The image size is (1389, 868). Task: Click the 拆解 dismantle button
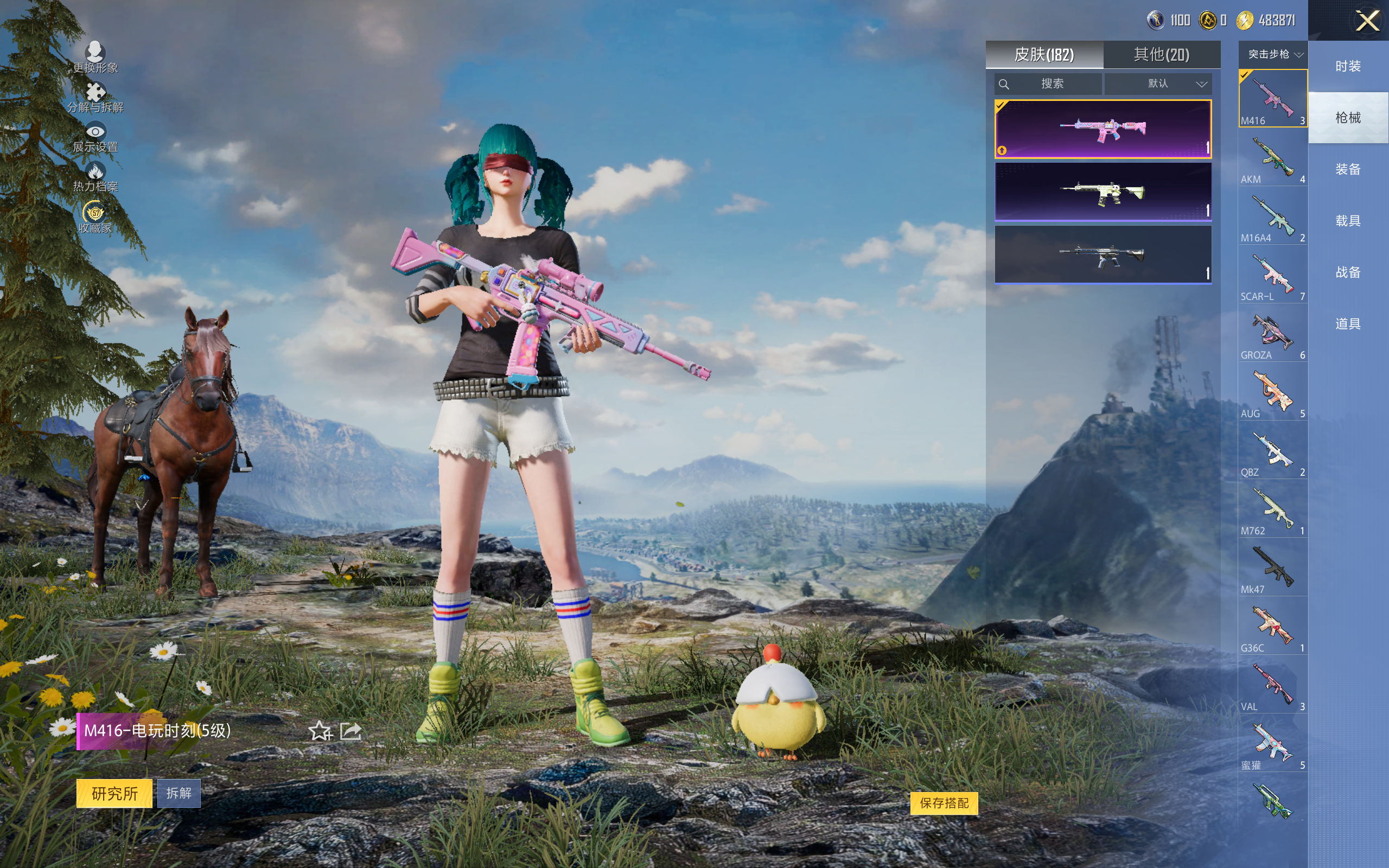pyautogui.click(x=179, y=793)
